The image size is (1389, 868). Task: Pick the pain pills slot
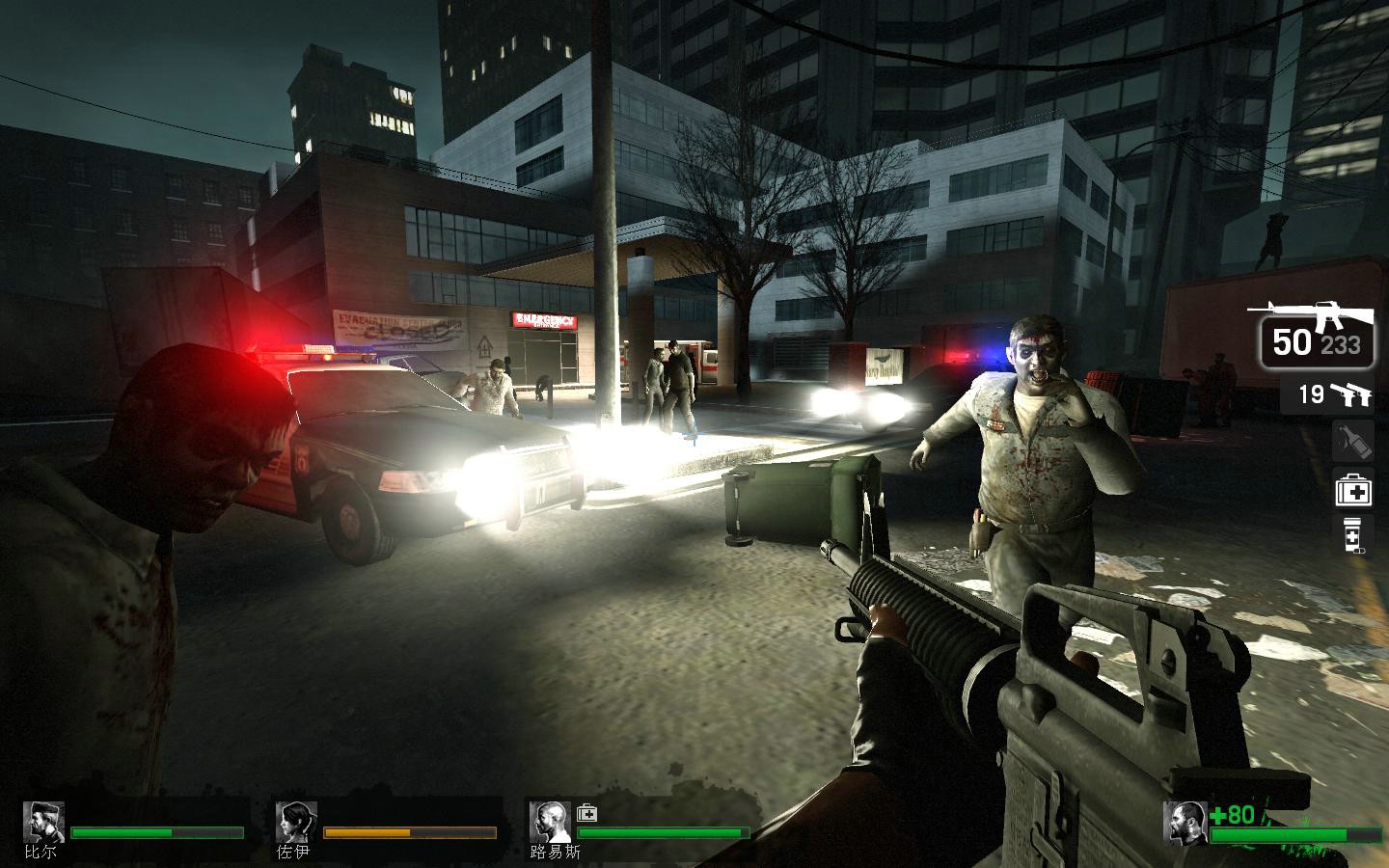click(x=1352, y=535)
